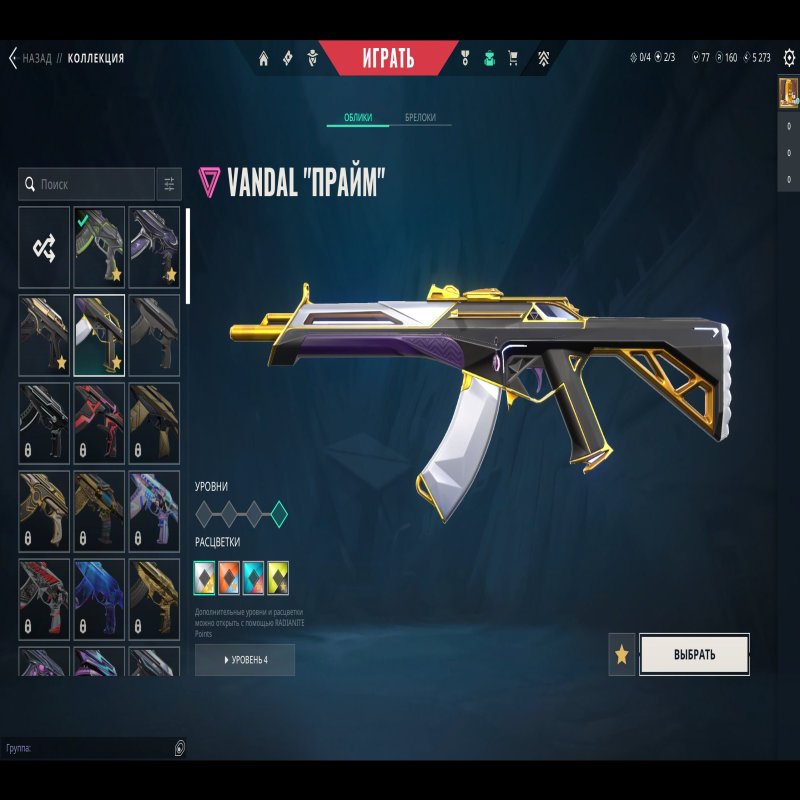Open the home screen icon

[264, 58]
